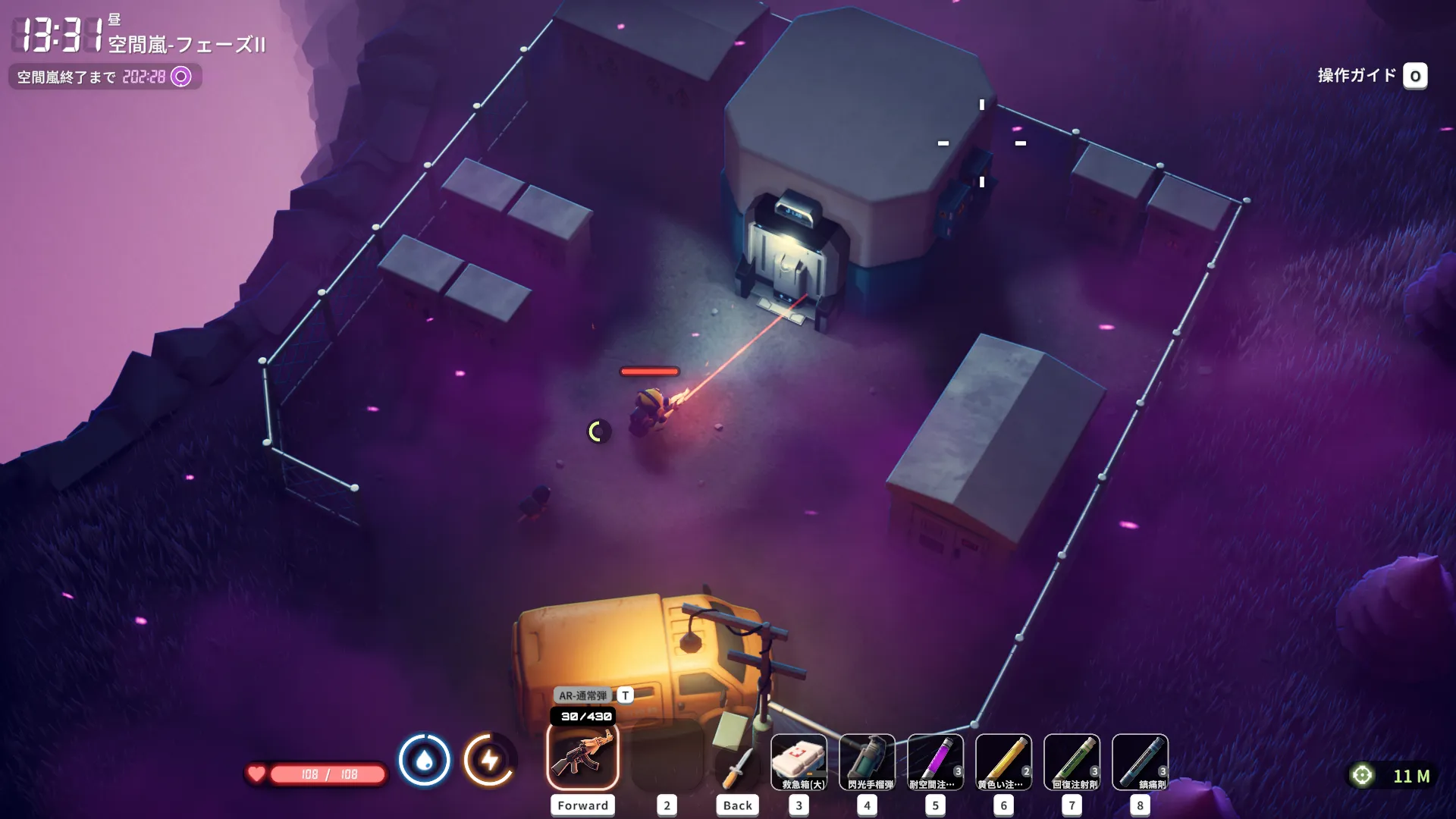
Task: Click the water drop hydration gauge
Action: tap(424, 759)
